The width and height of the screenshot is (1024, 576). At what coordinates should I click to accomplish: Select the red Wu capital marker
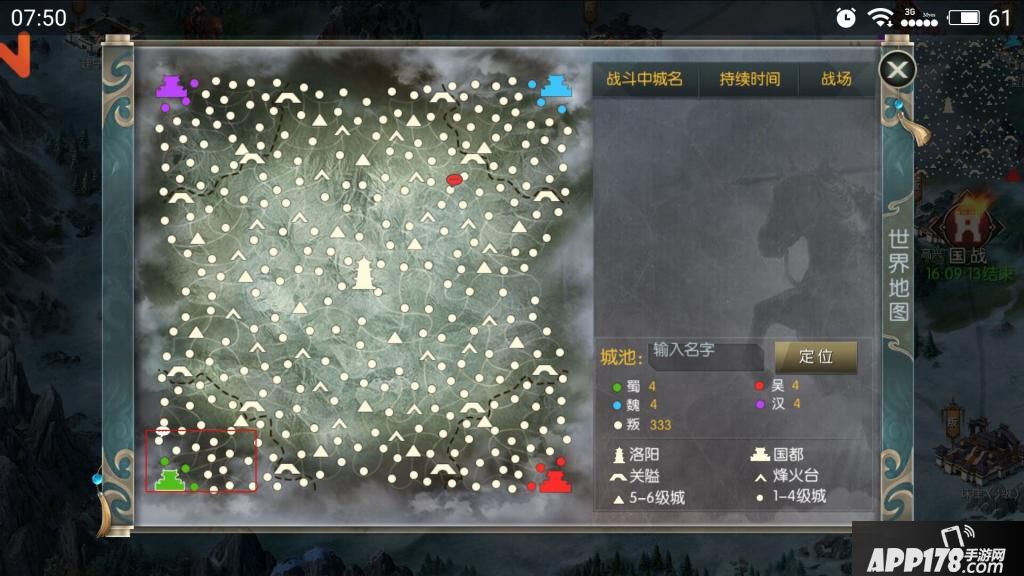555,480
